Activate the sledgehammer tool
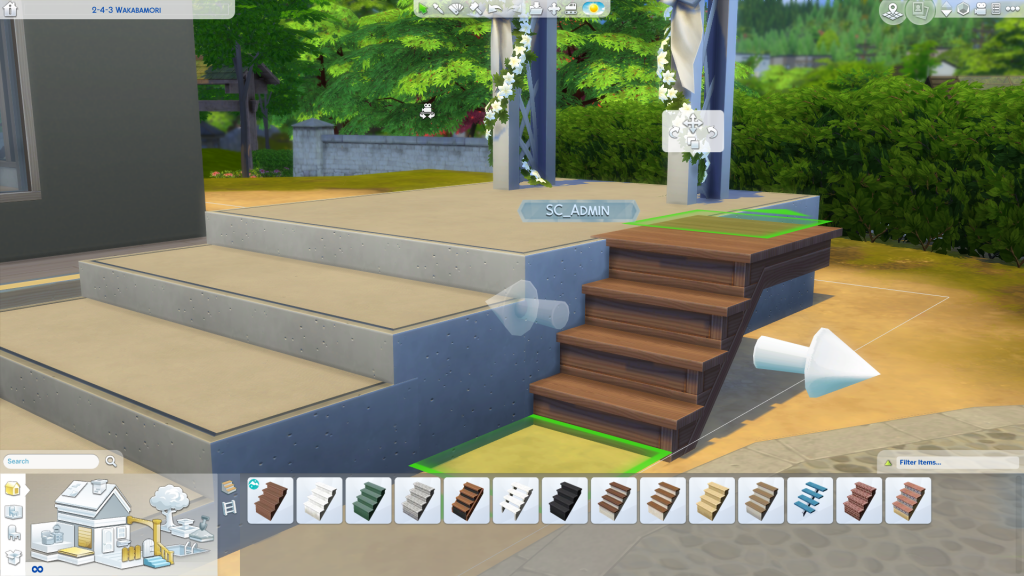Viewport: 1024px width, 576px height. coord(476,8)
